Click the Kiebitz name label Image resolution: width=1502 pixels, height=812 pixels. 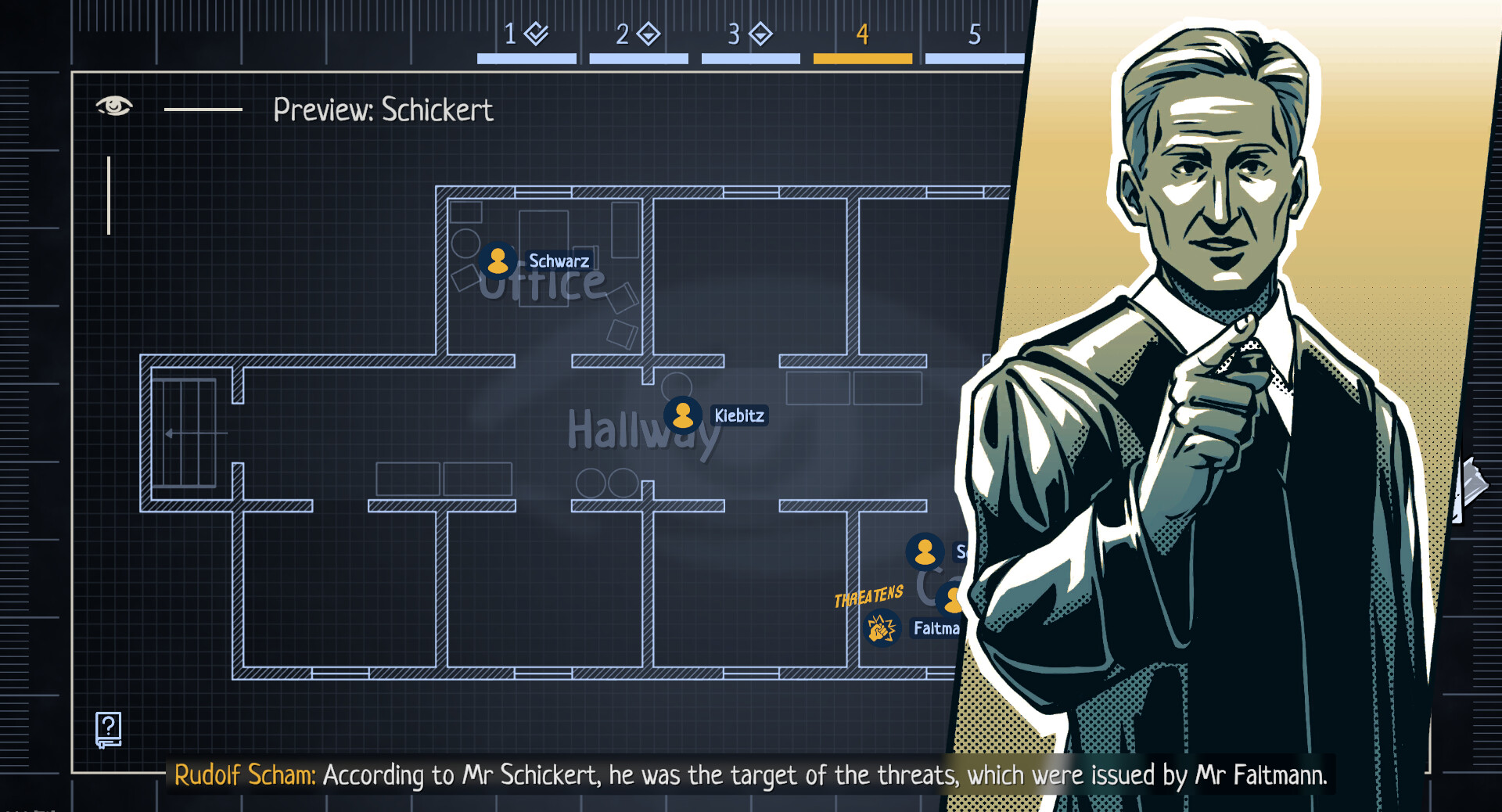tap(738, 416)
